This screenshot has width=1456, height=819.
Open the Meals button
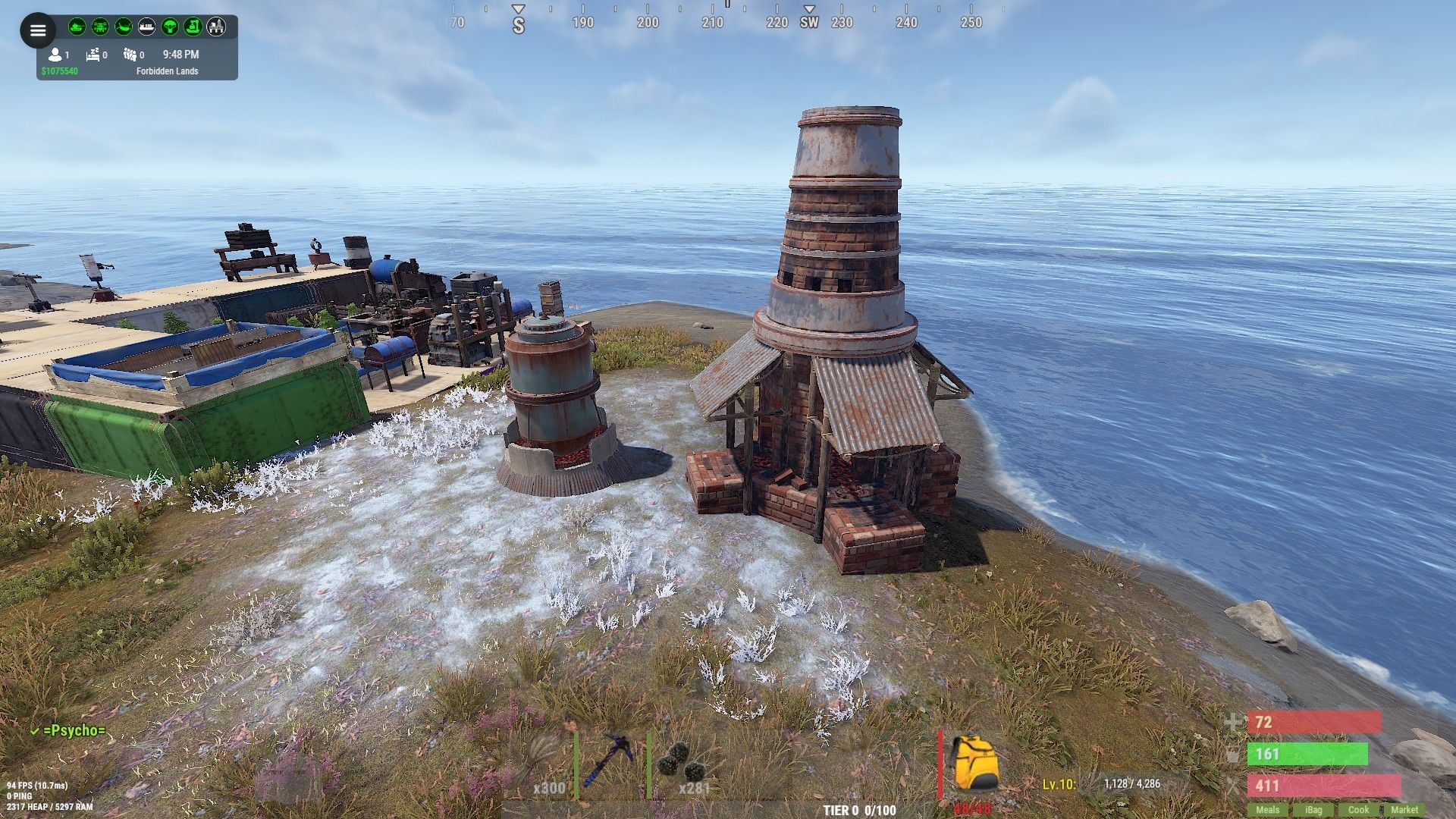[1267, 810]
